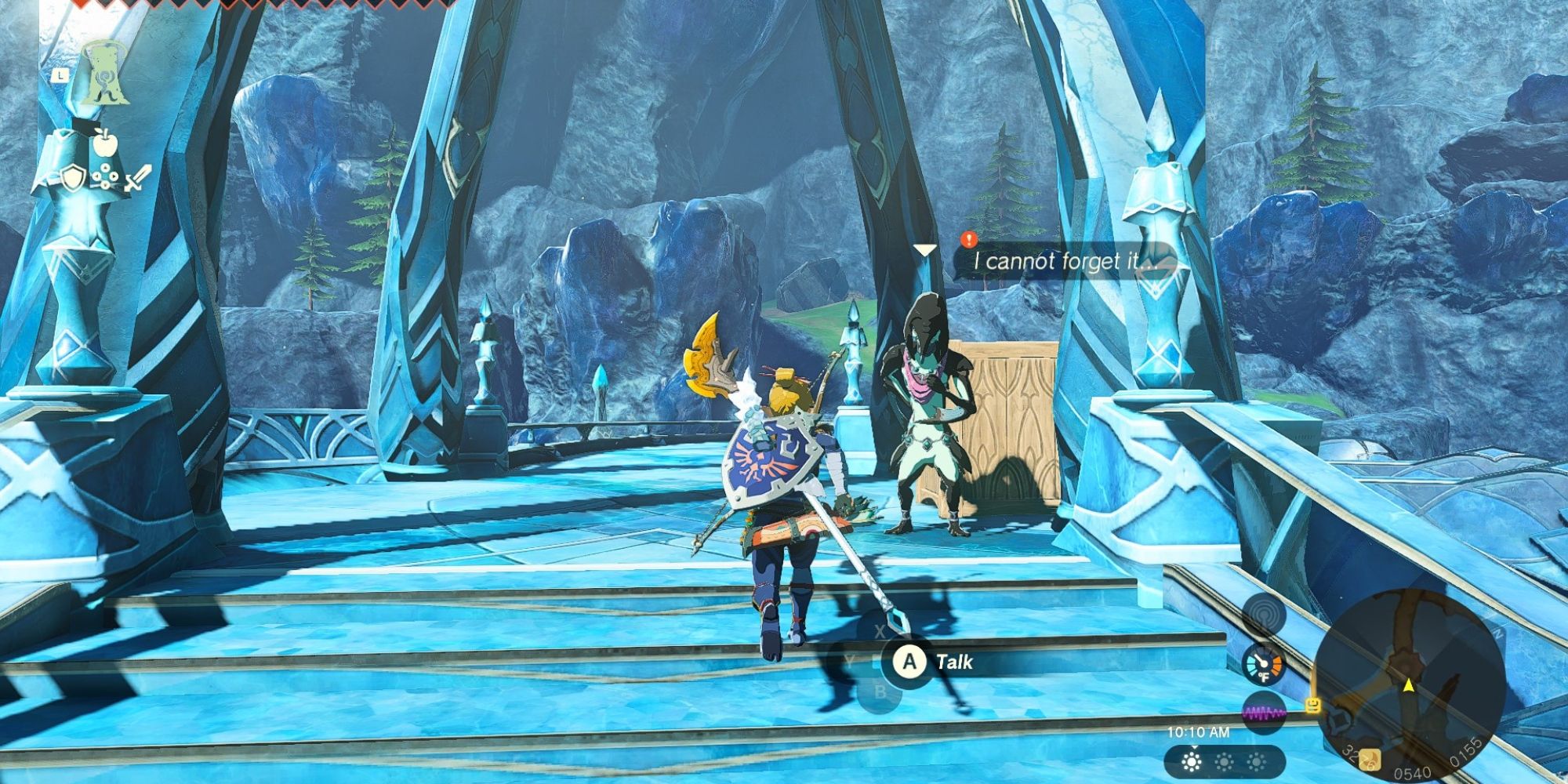Select the shield icon in the equipment HUD
The image size is (1568, 784).
click(72, 178)
